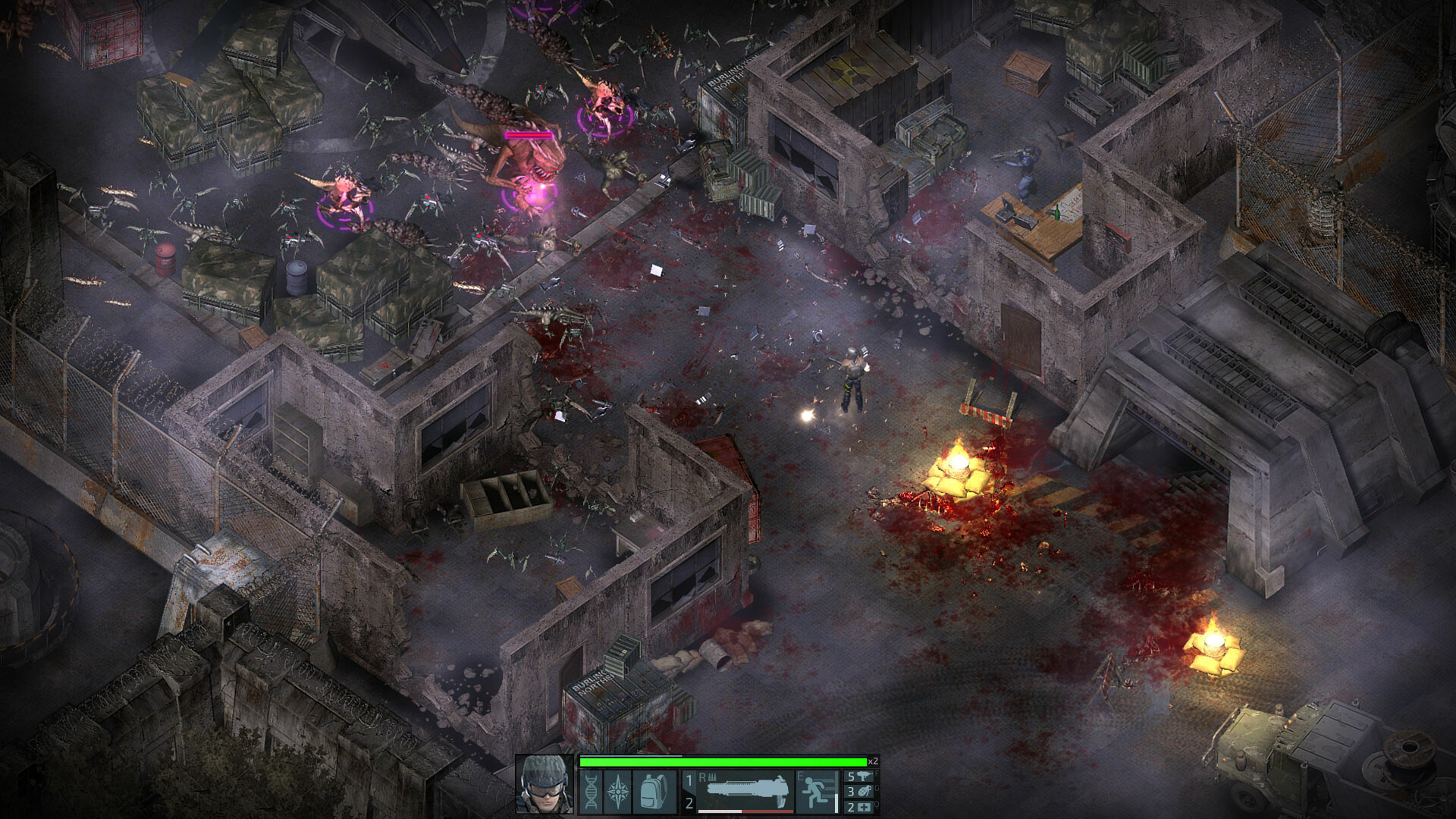Open the DNA character stats panel
The height and width of the screenshot is (819, 1456).
591,792
